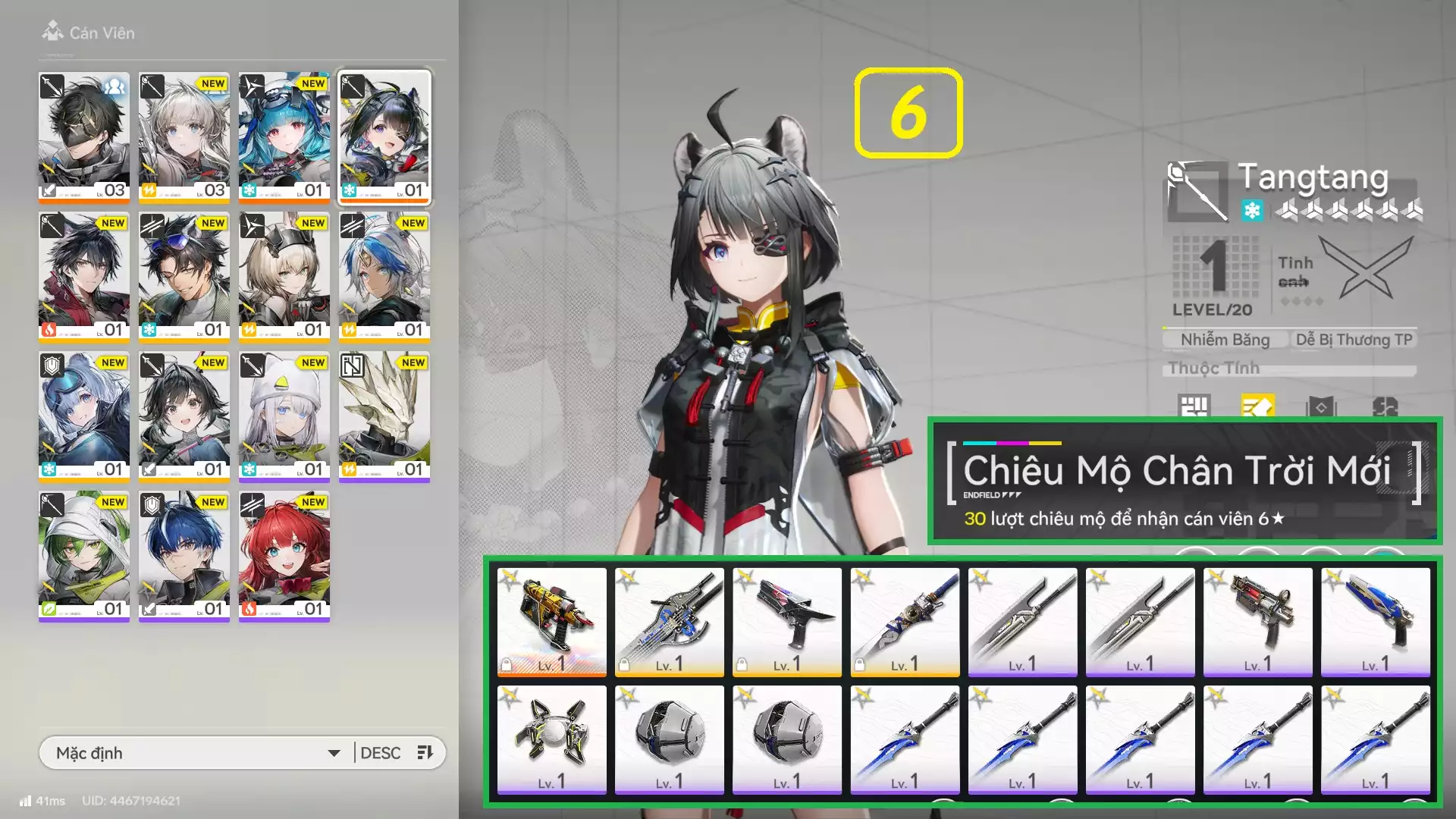Image resolution: width=1456 pixels, height=819 pixels.
Task: Select the masked dark-haired operator card
Action: (84, 136)
